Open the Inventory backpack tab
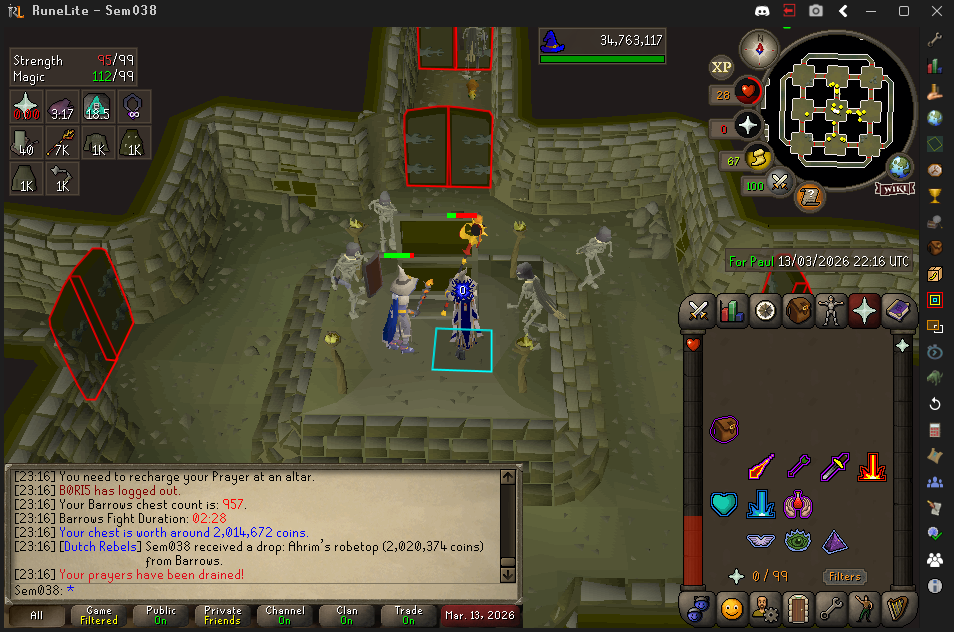 coord(798,311)
